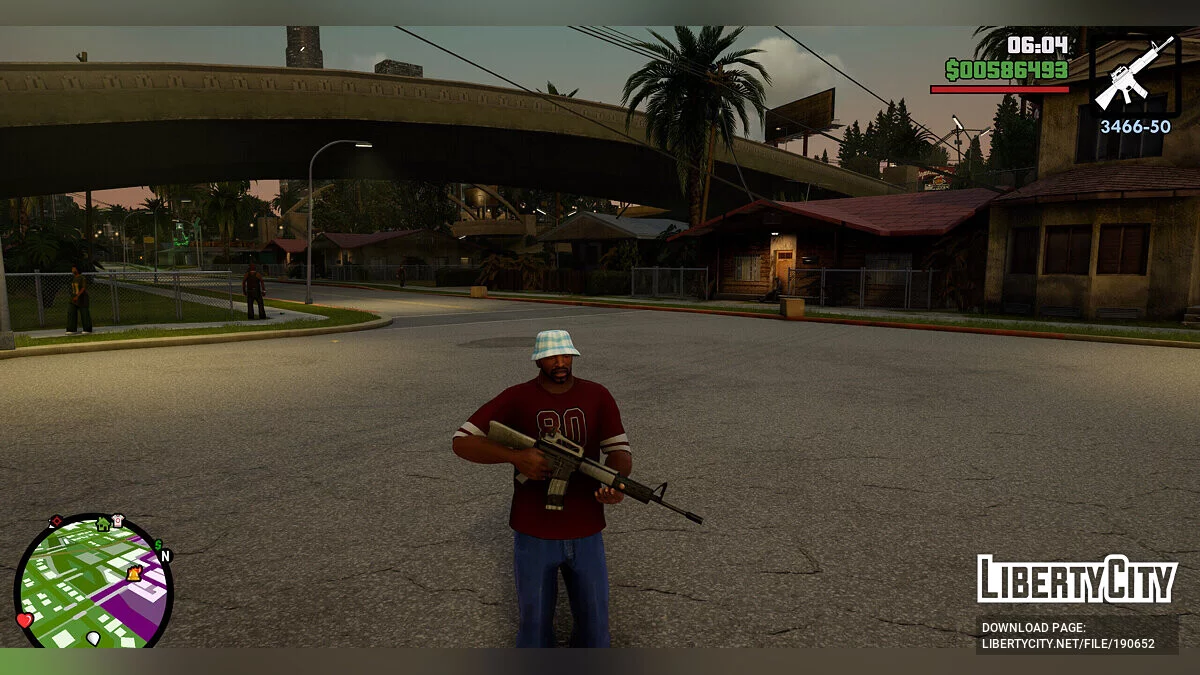Click the LibertyCity logo watermark
The height and width of the screenshot is (675, 1200).
pos(1077,579)
